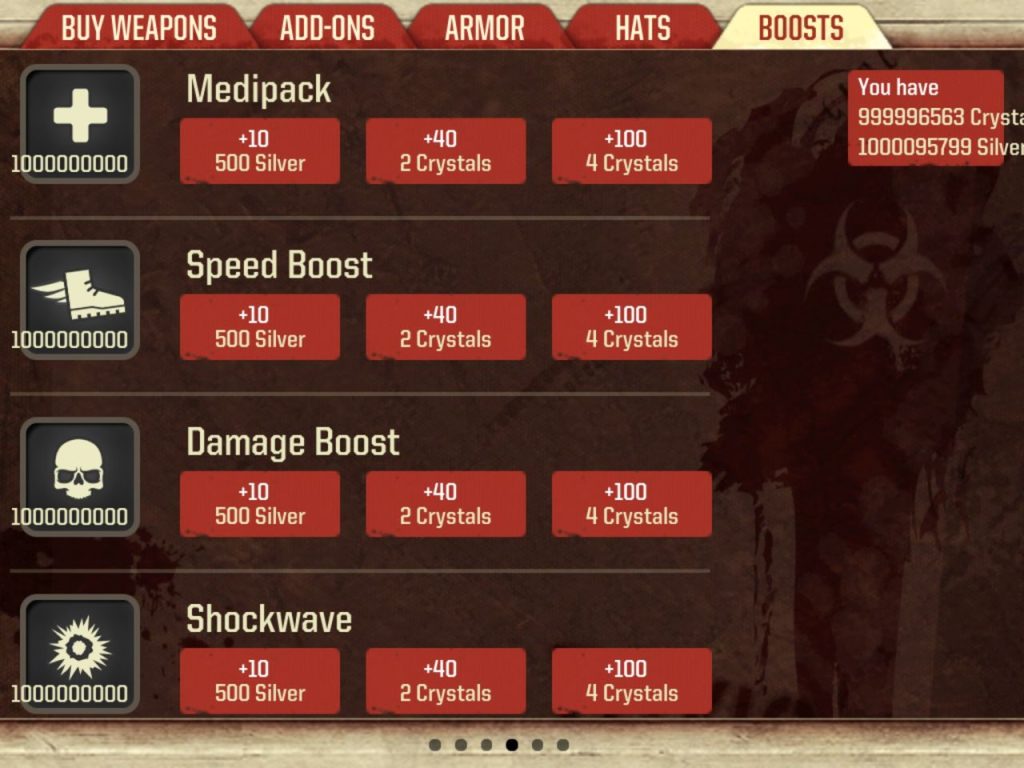
Task: Get +40 Speed Boost for 2 Crystals
Action: [445, 327]
